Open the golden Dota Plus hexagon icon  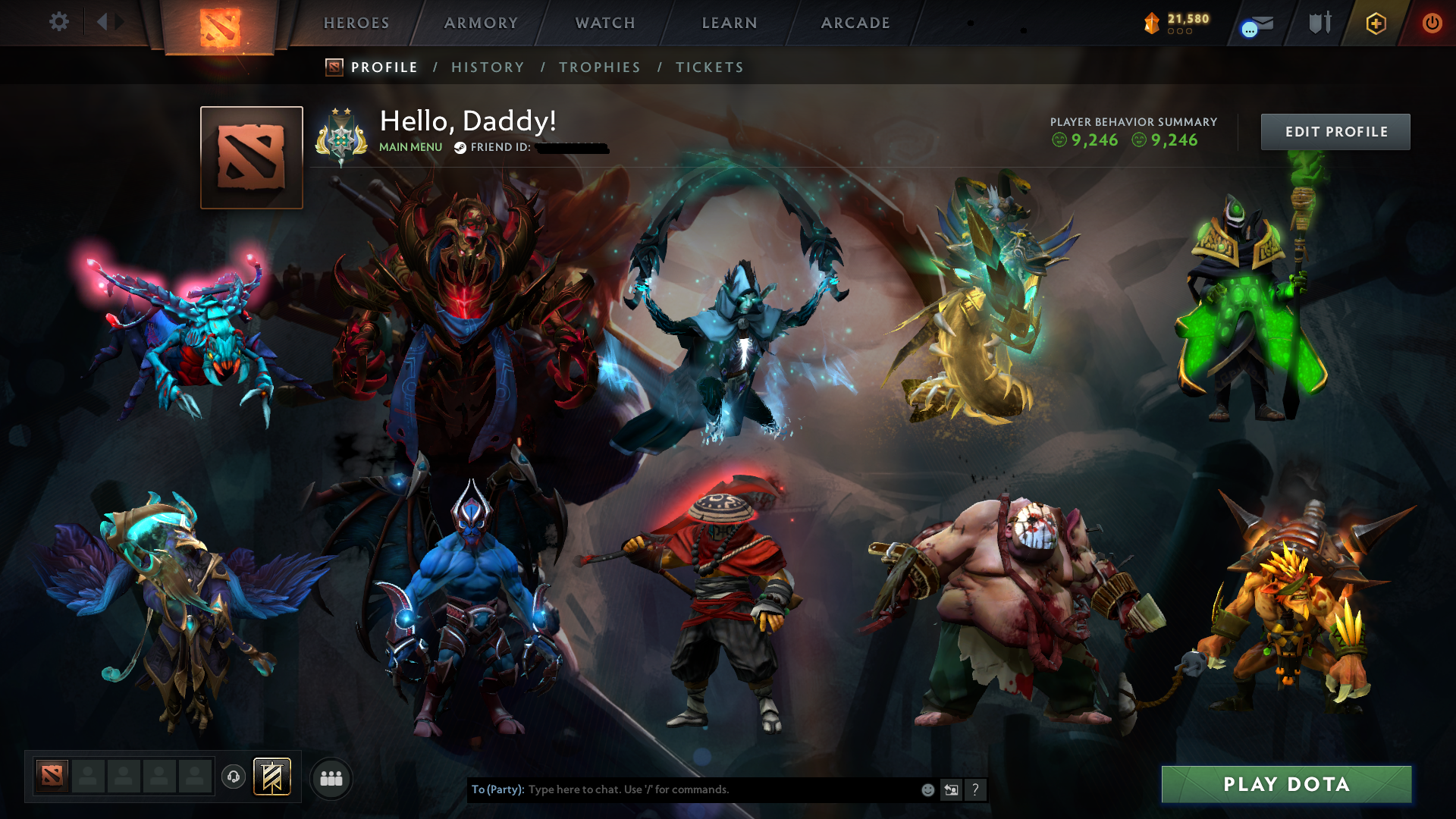tap(1375, 24)
